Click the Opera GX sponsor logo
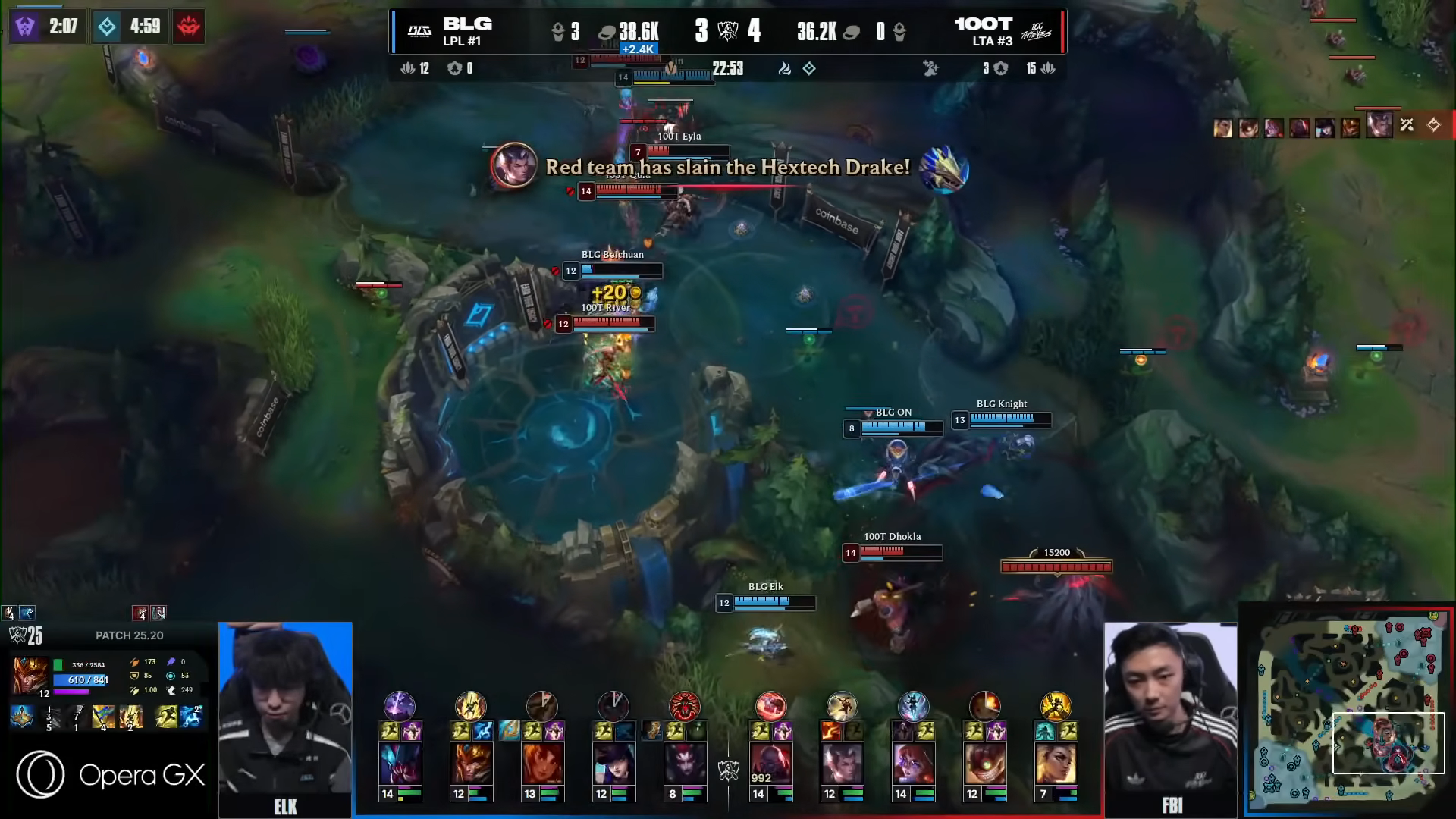The width and height of the screenshot is (1456, 819). pyautogui.click(x=111, y=774)
